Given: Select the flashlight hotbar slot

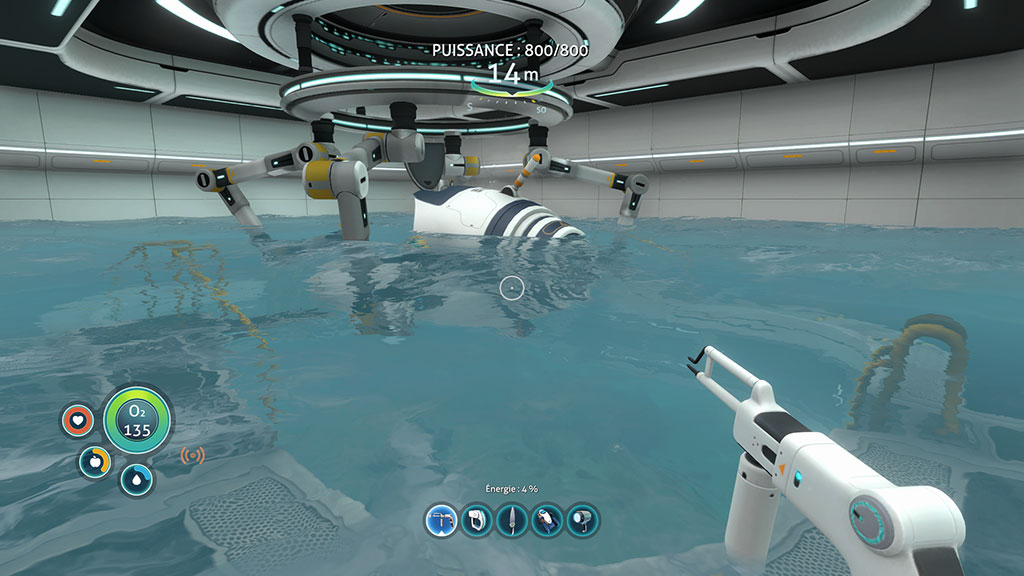Looking at the screenshot, I should 582,520.
